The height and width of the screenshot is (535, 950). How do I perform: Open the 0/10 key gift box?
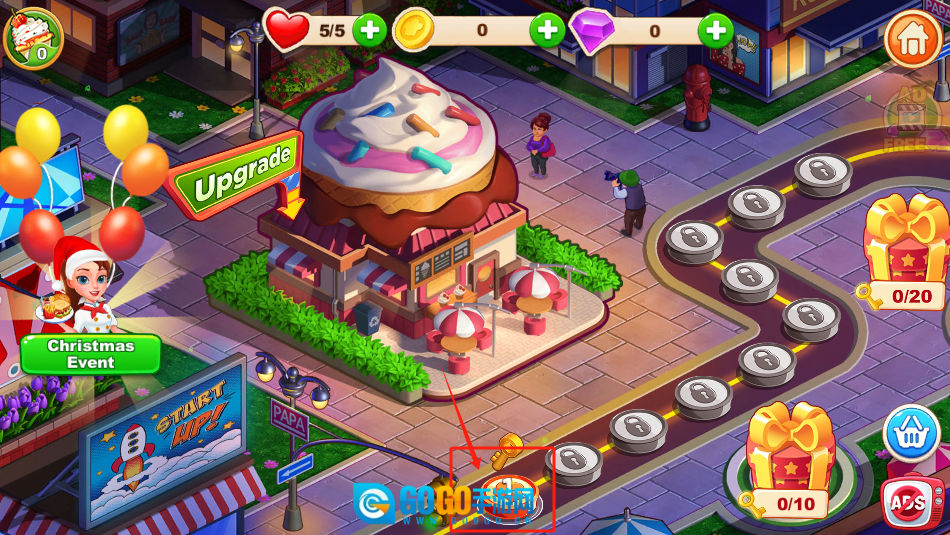(x=790, y=459)
